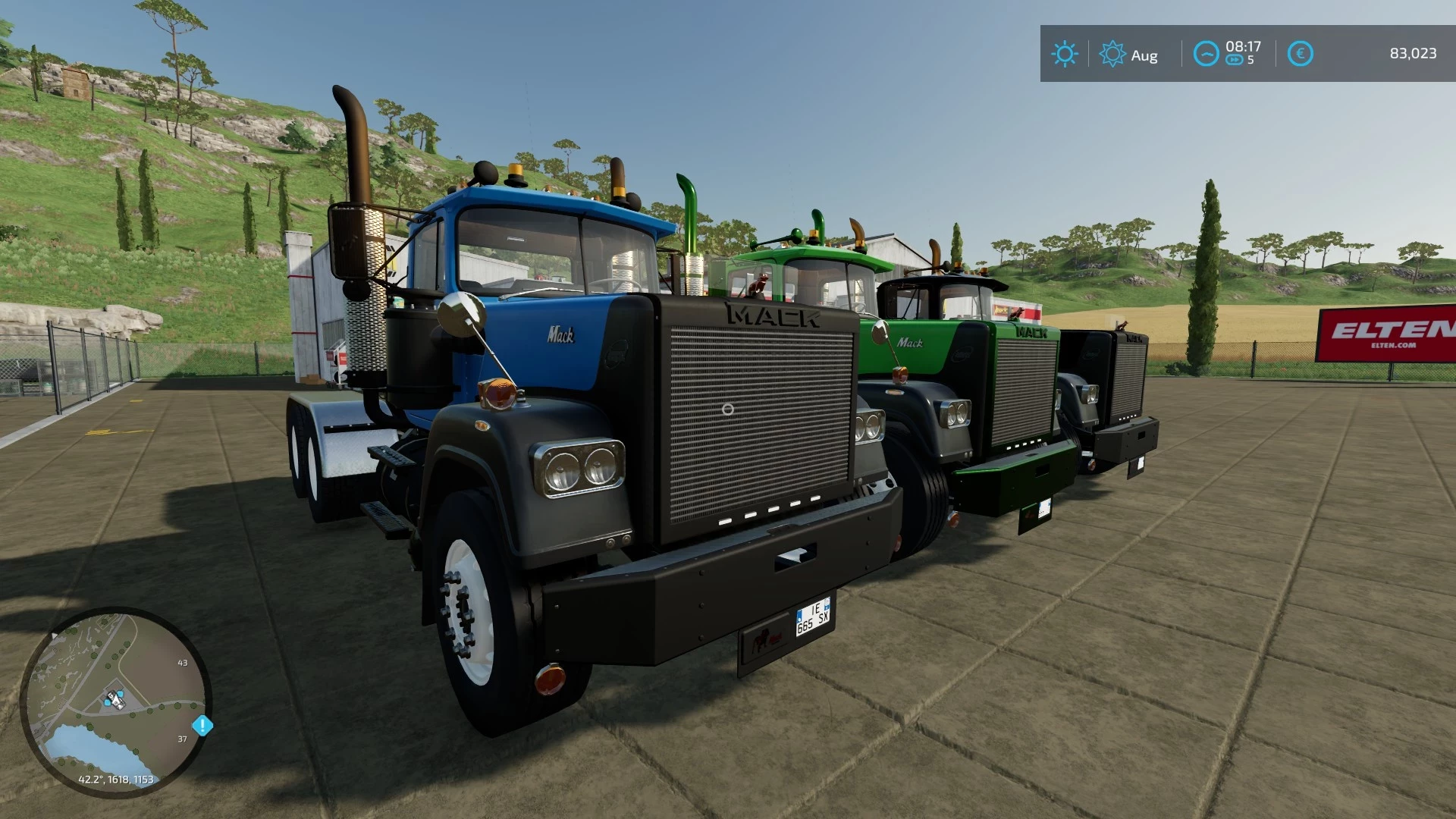The height and width of the screenshot is (819, 1456).
Task: Click the in-game clock showing 08:17
Action: pyautogui.click(x=1244, y=47)
